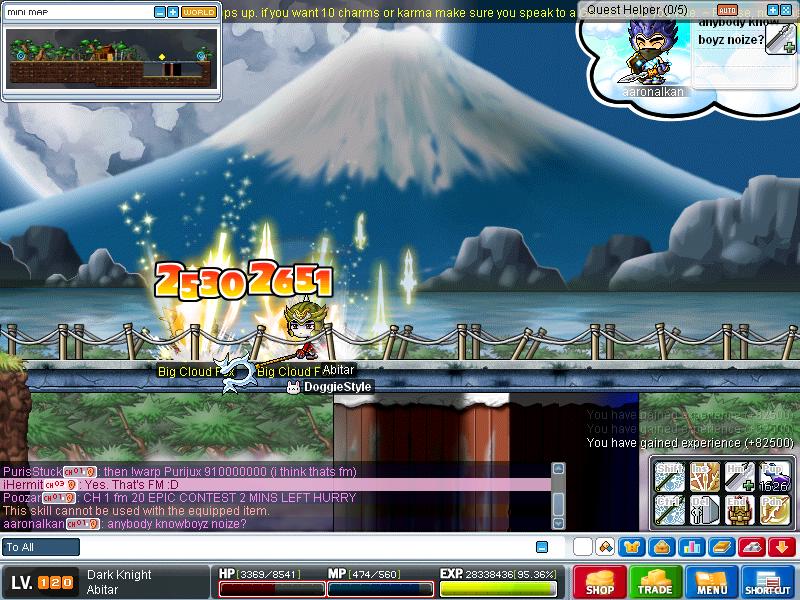The image size is (800, 600).
Task: Minimize the mini map with minus button
Action: click(x=160, y=12)
